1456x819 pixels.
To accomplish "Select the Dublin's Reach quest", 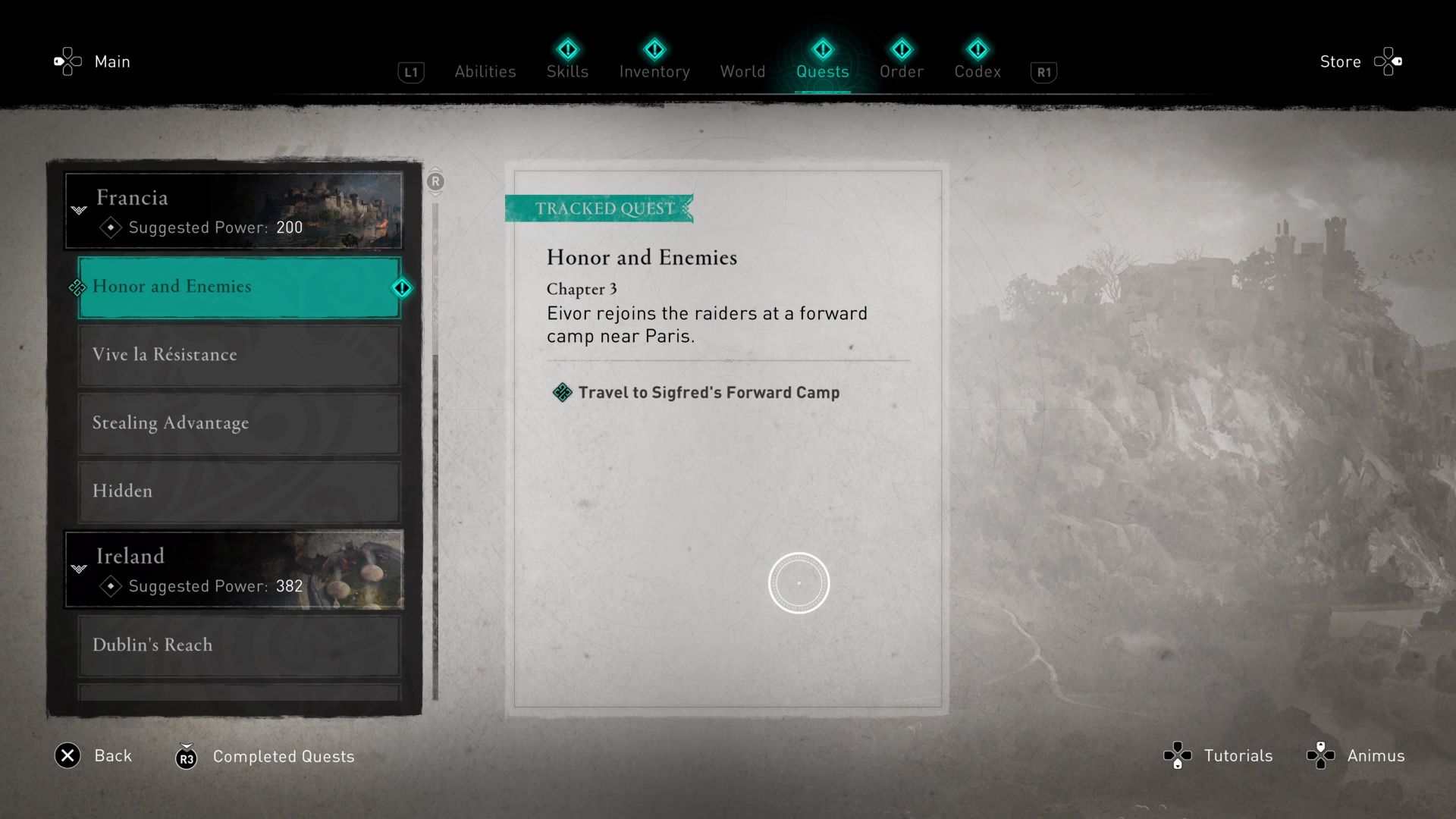I will tap(152, 645).
